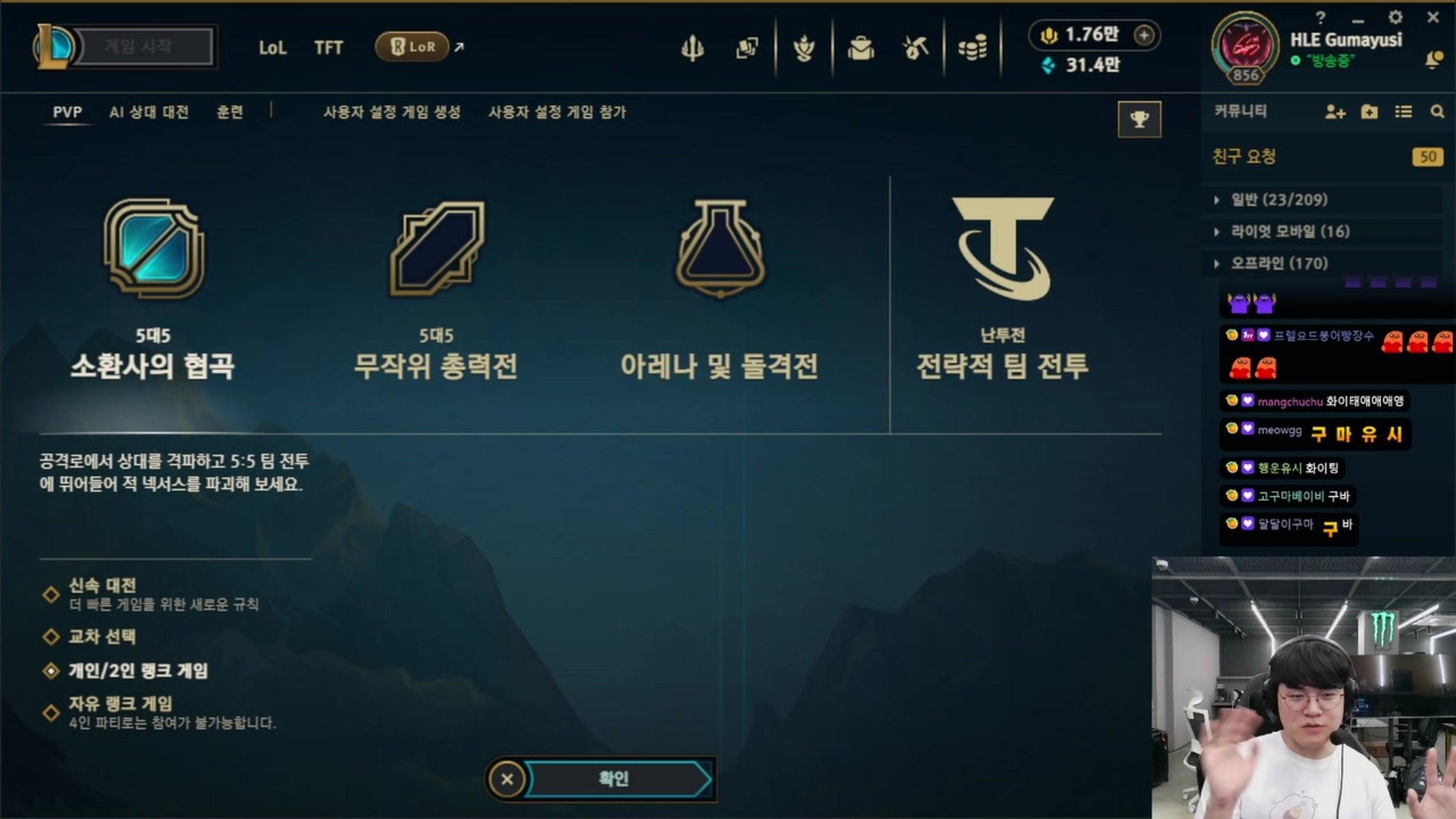
Task: Click the add friend icon in community panel
Action: click(1334, 111)
